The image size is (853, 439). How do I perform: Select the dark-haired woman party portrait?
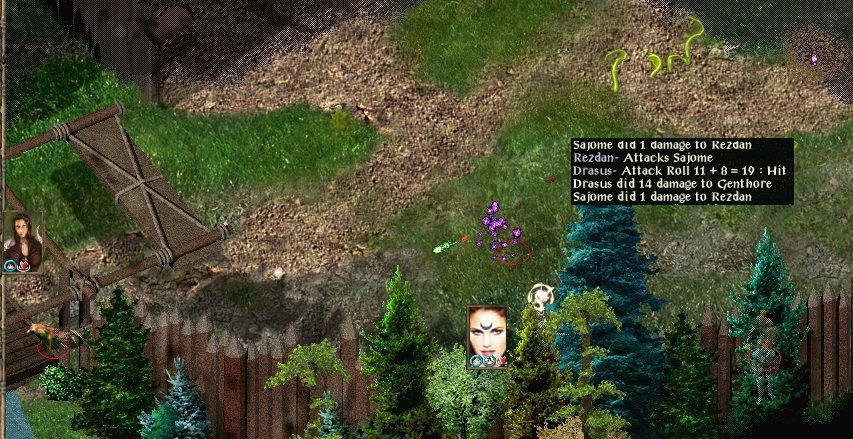click(x=21, y=236)
